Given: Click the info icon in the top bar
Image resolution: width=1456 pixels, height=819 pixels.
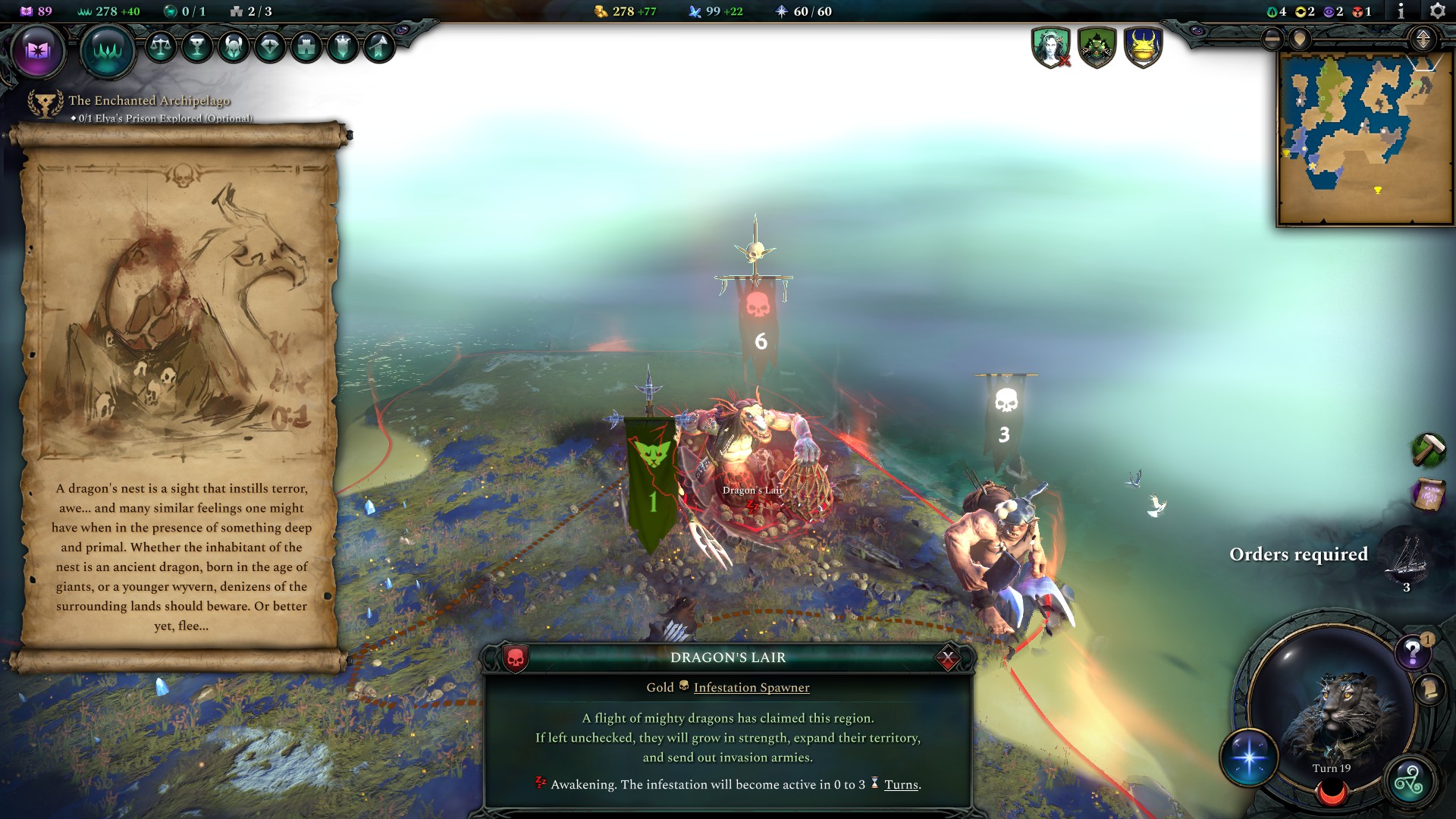Looking at the screenshot, I should pos(1400,11).
